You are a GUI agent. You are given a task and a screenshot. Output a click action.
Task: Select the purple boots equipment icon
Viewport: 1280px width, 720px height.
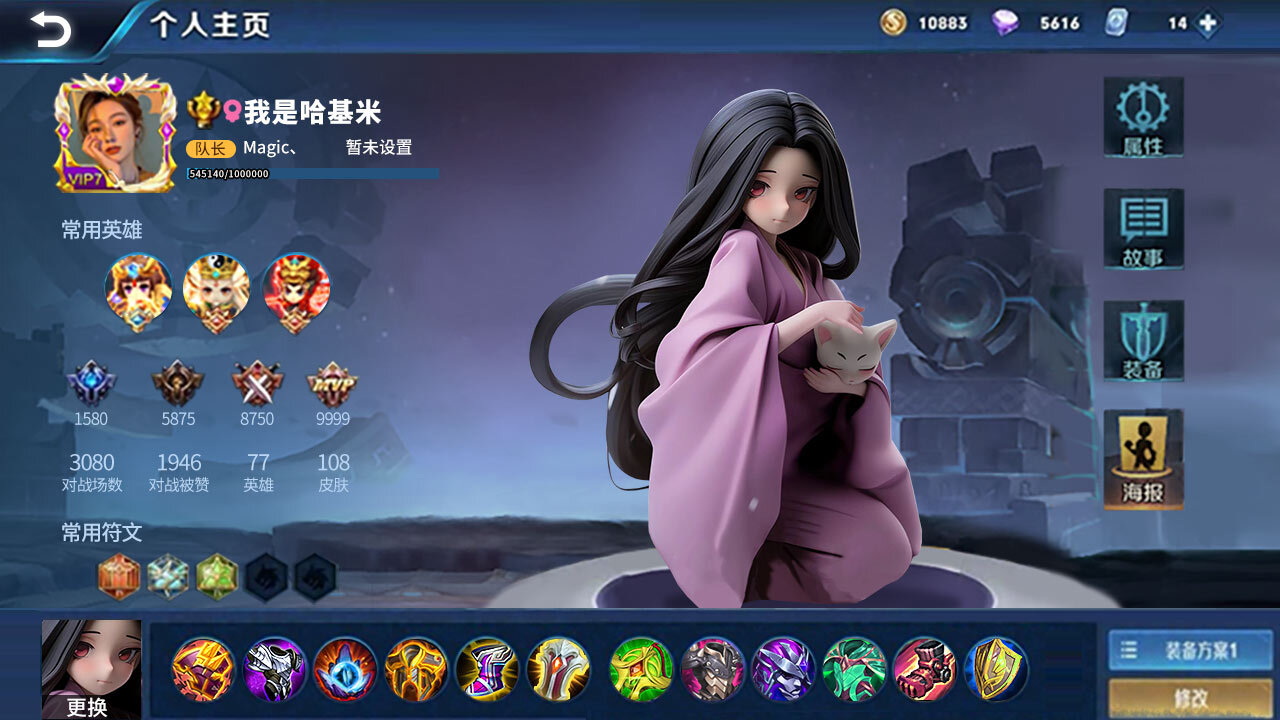point(486,669)
